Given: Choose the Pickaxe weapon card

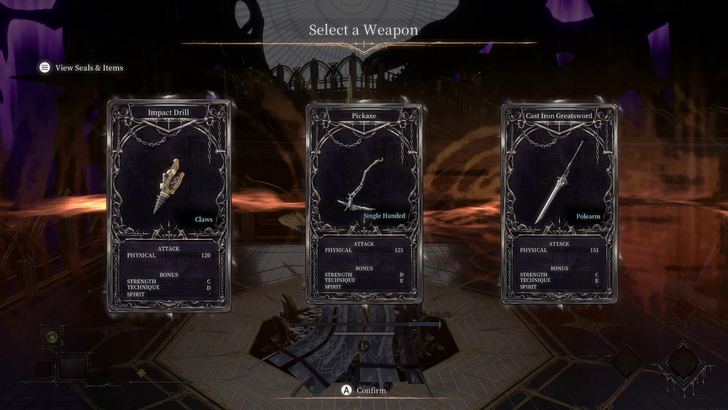Looking at the screenshot, I should [x=364, y=205].
